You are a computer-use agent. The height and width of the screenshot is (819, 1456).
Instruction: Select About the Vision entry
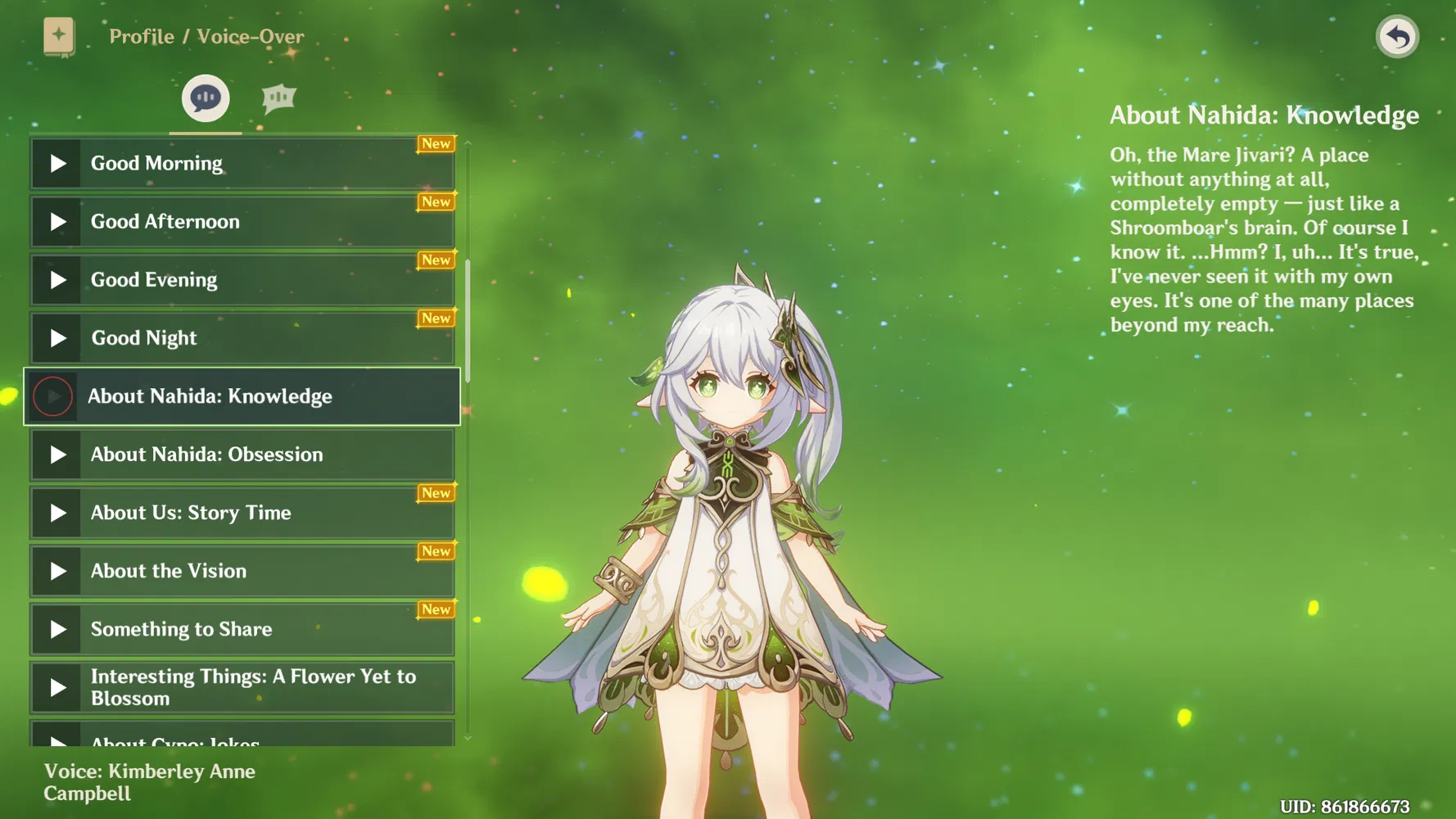[242, 571]
